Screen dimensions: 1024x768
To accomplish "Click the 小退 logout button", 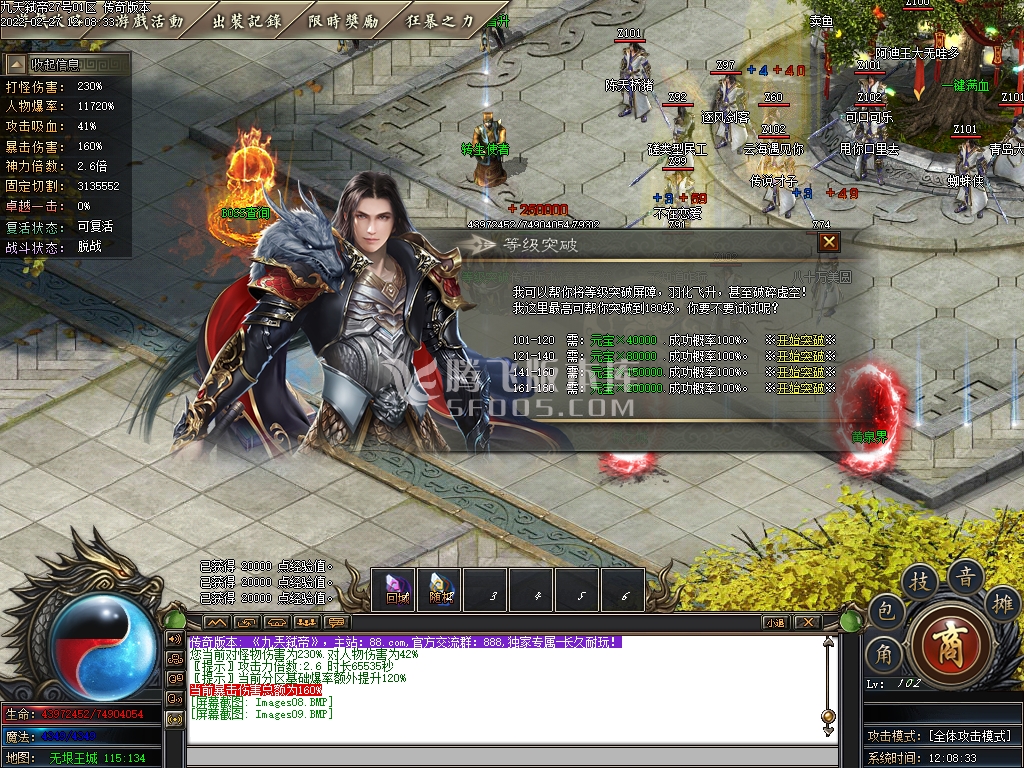I will click(776, 622).
